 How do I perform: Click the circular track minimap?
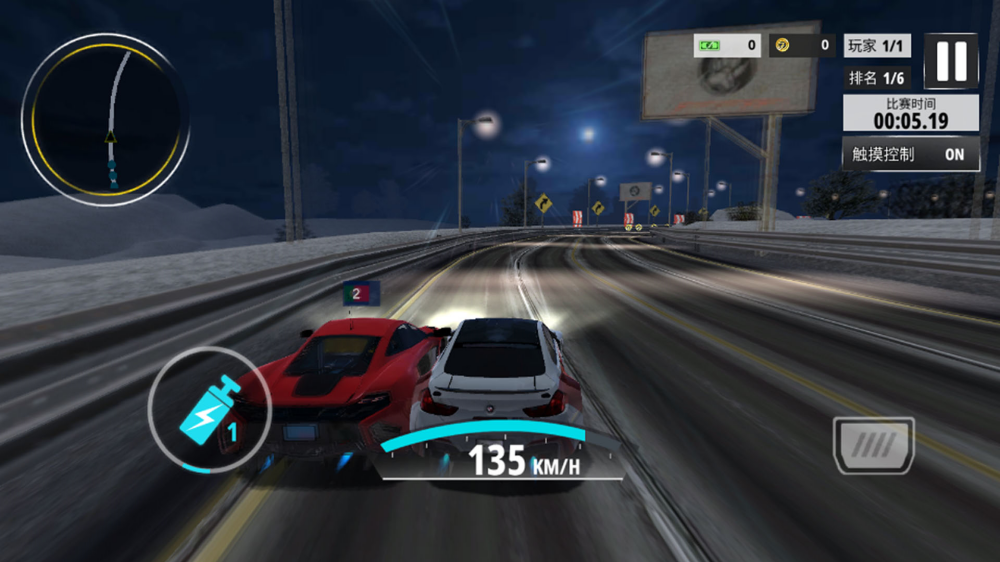tap(105, 120)
